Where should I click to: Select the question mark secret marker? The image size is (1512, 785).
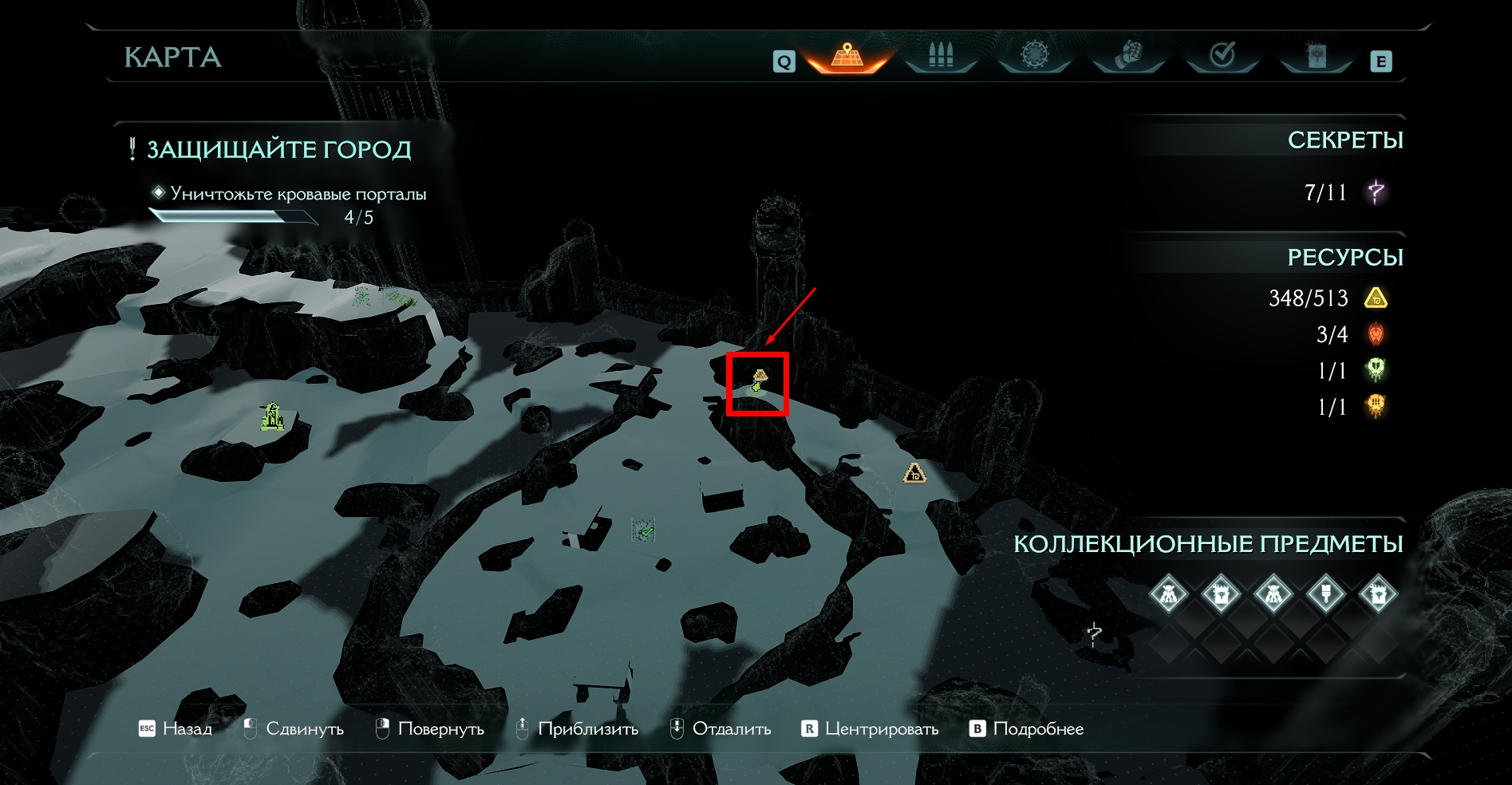click(x=1095, y=634)
